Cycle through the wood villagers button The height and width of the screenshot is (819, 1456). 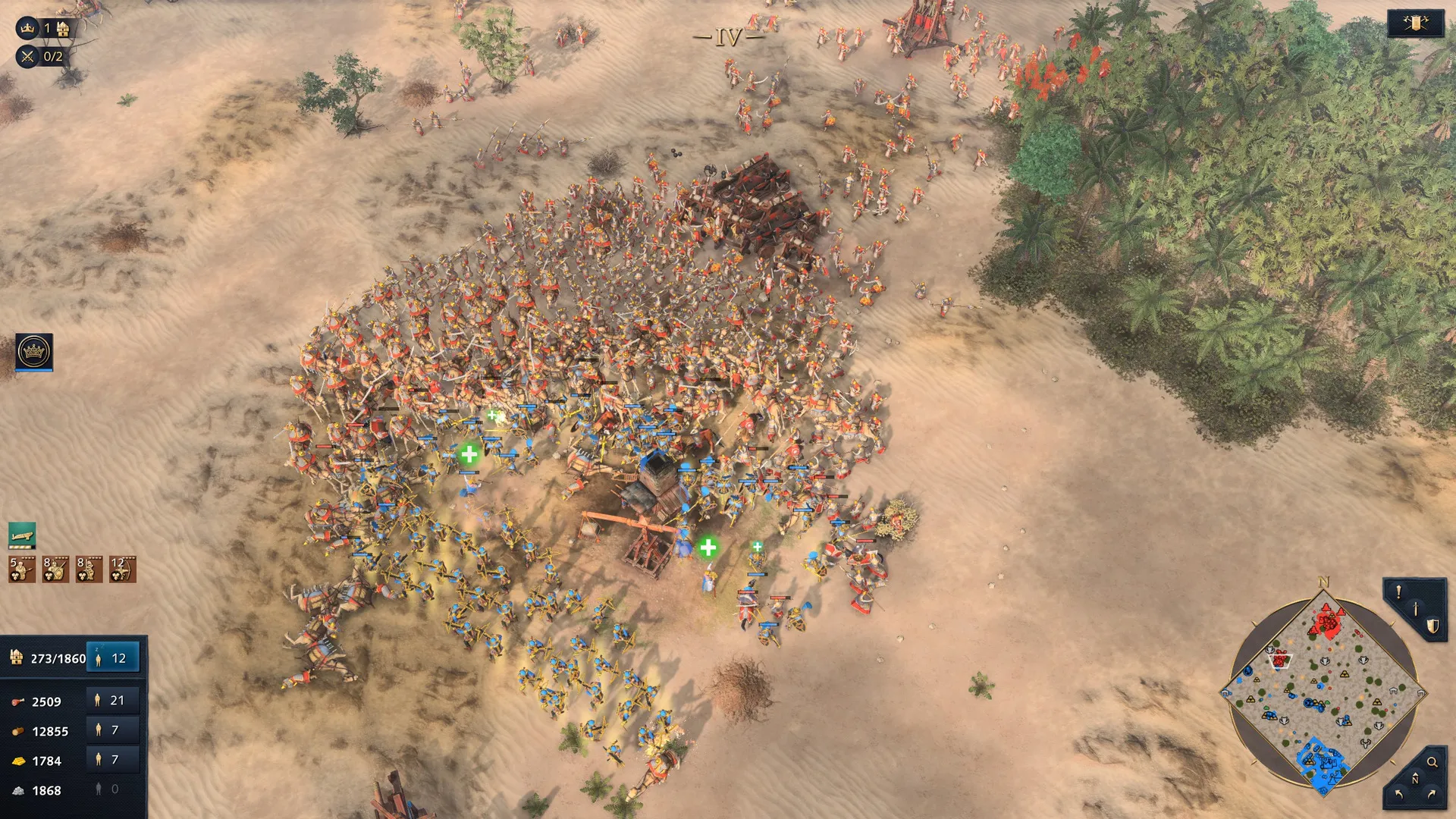[x=113, y=730]
